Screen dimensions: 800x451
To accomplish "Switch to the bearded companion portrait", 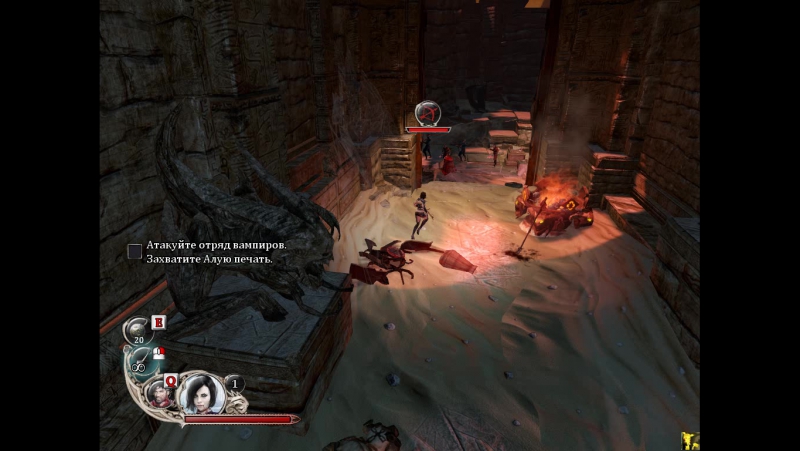I will click(x=159, y=392).
